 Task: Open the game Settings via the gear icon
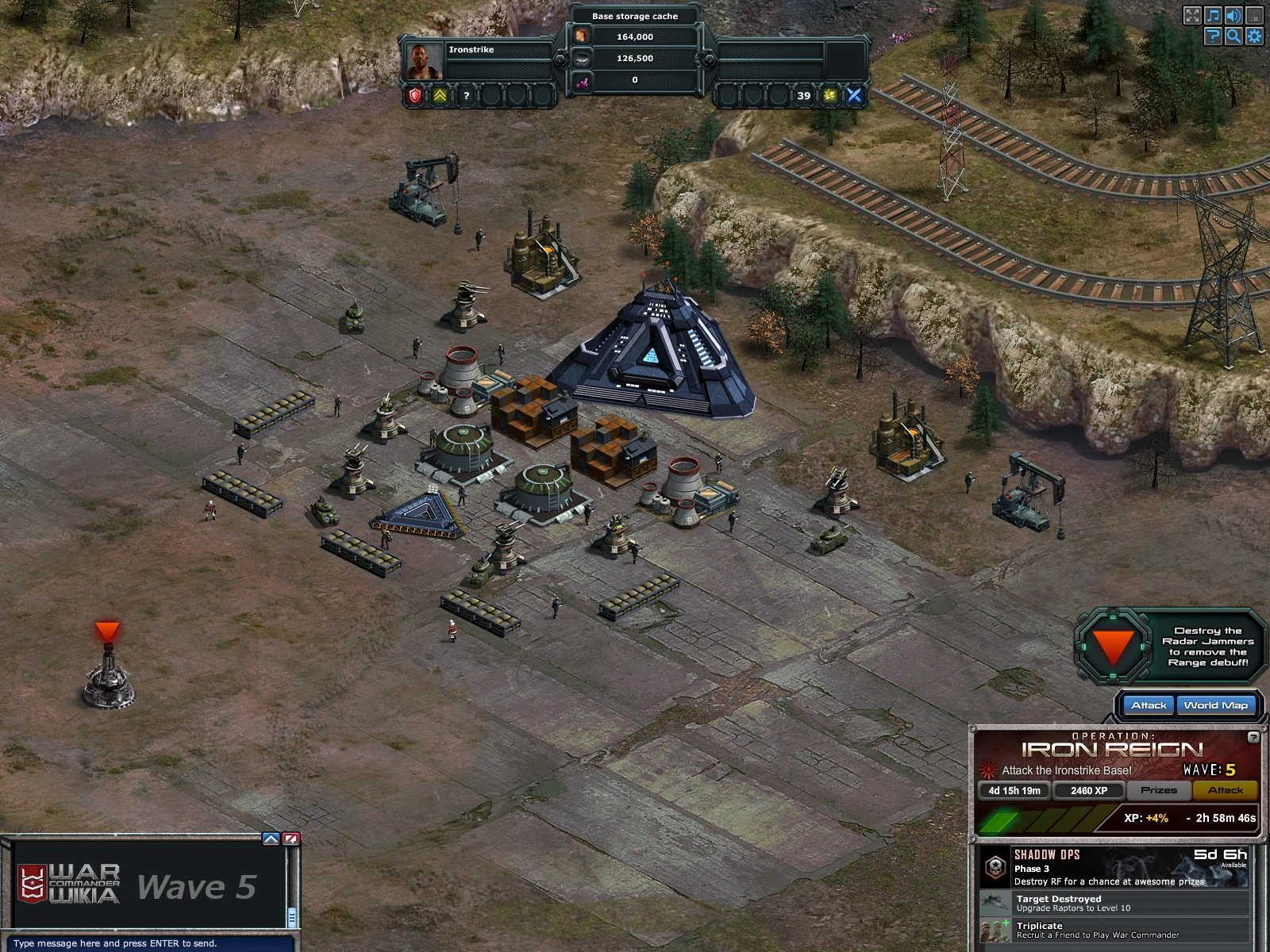pos(1254,36)
